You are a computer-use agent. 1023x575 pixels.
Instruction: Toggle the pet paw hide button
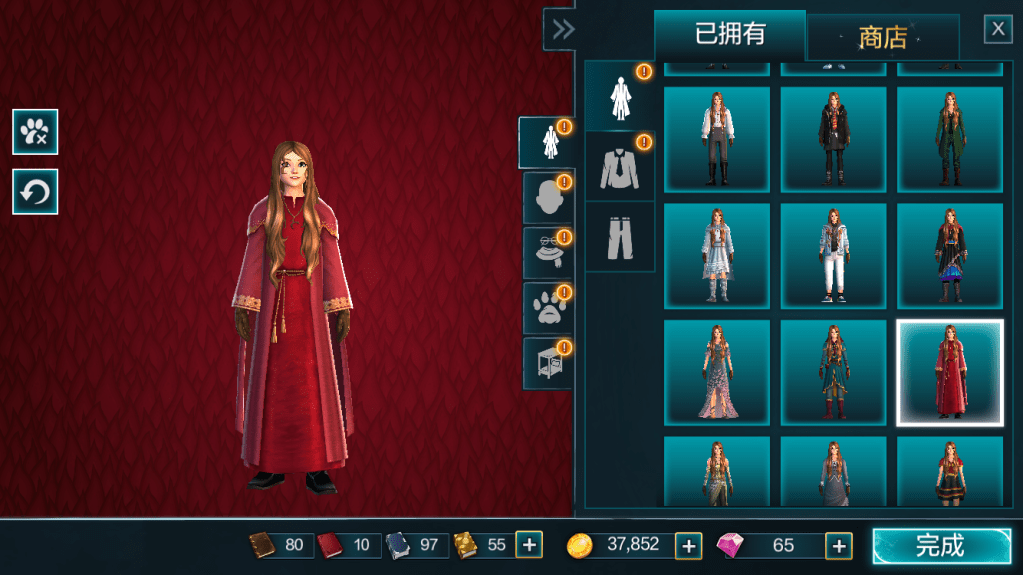tap(35, 132)
